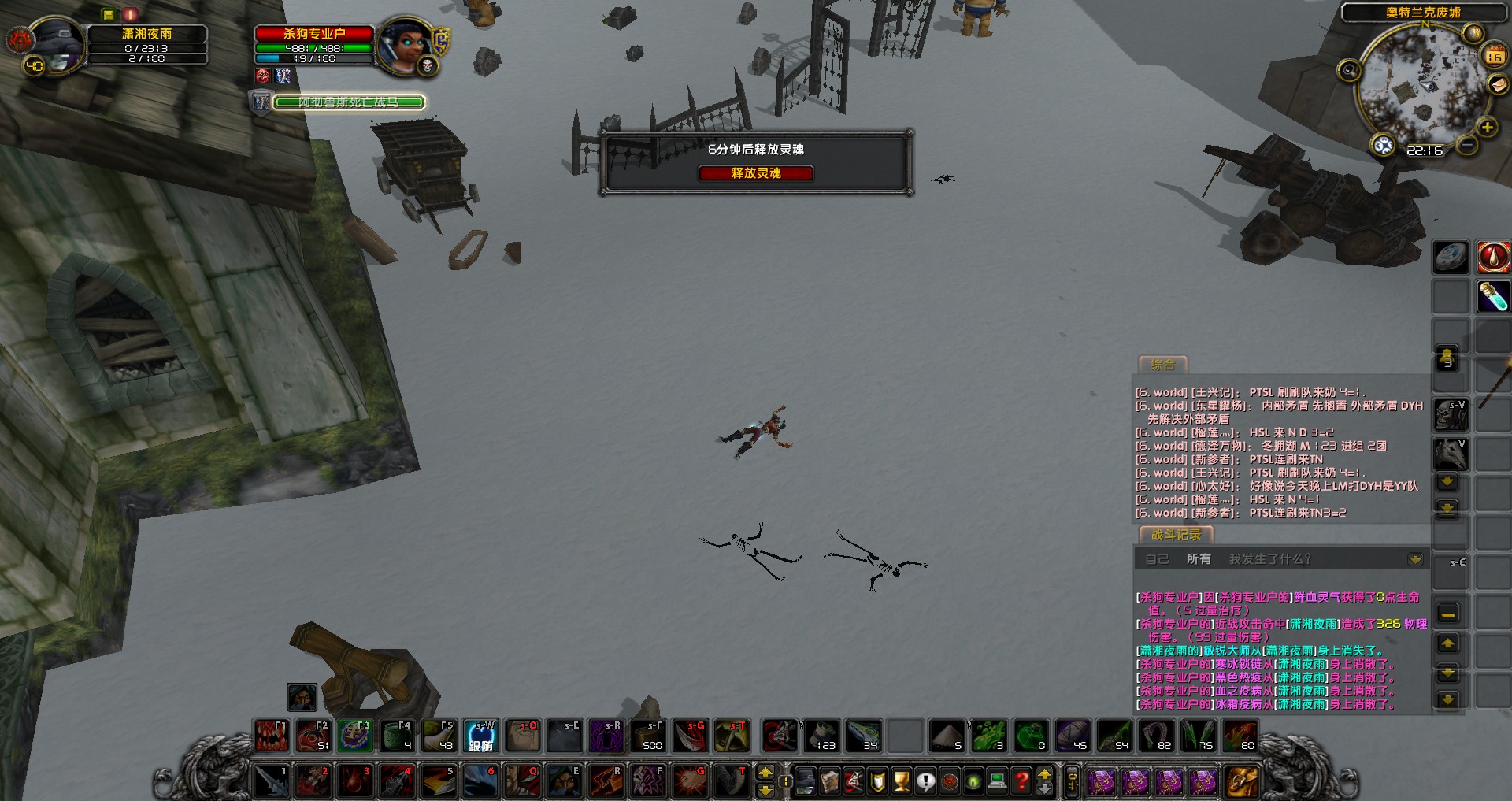The width and height of the screenshot is (1512, 801).
Task: Open the calendar icon showing 16
Action: pyautogui.click(x=1494, y=56)
